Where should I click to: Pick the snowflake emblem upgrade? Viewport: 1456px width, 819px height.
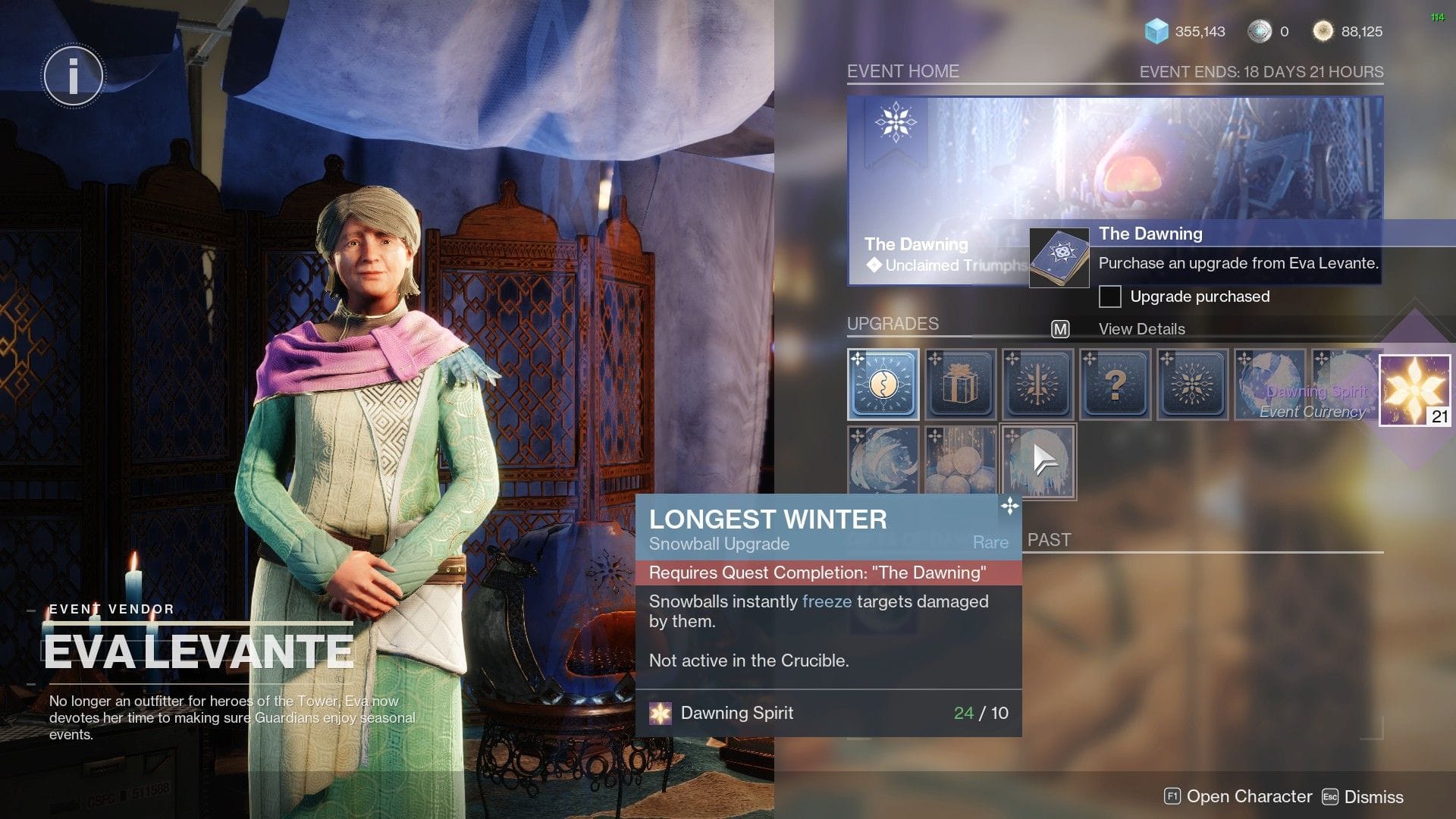point(1192,384)
